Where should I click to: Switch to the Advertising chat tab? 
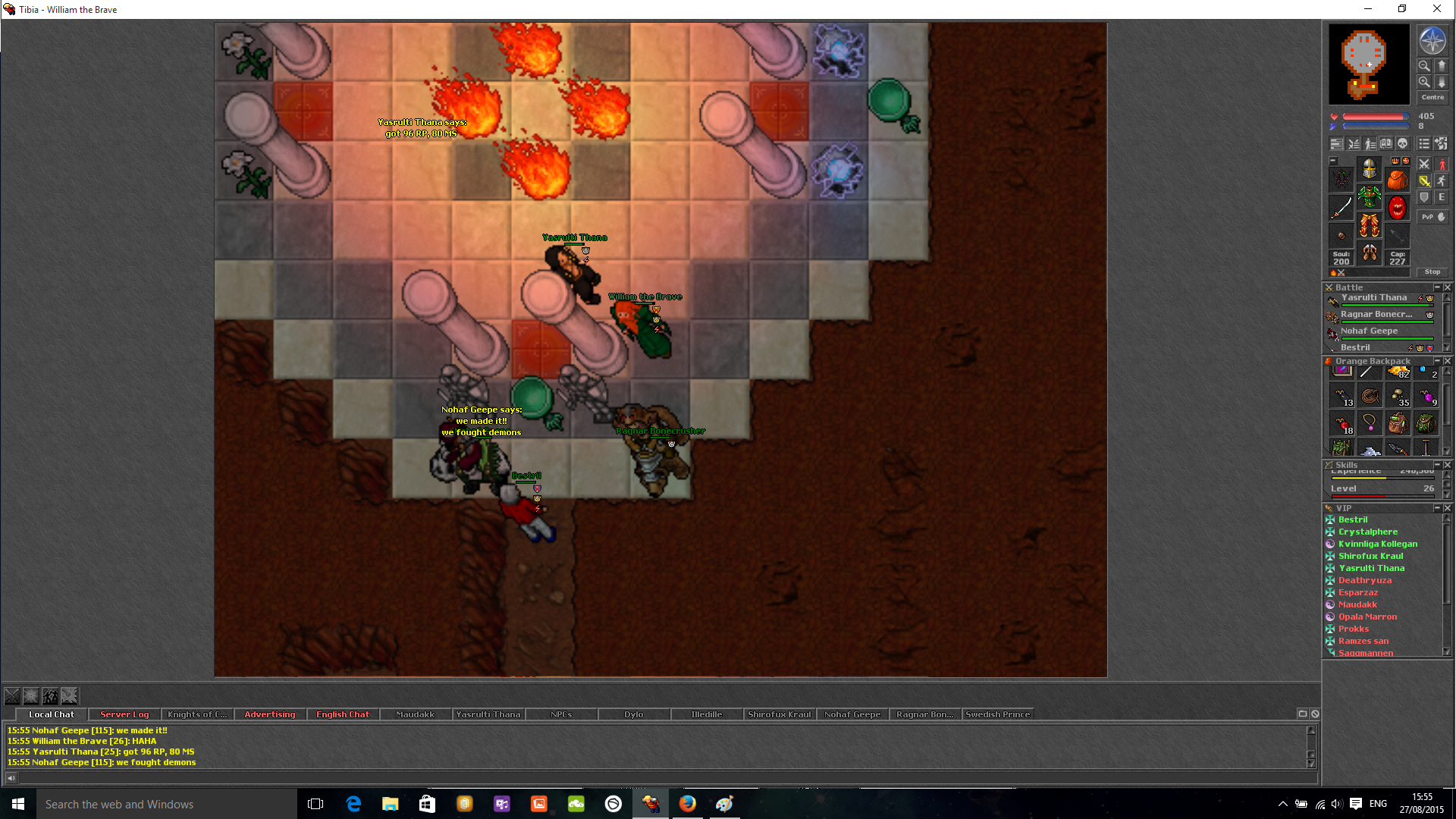[x=270, y=714]
